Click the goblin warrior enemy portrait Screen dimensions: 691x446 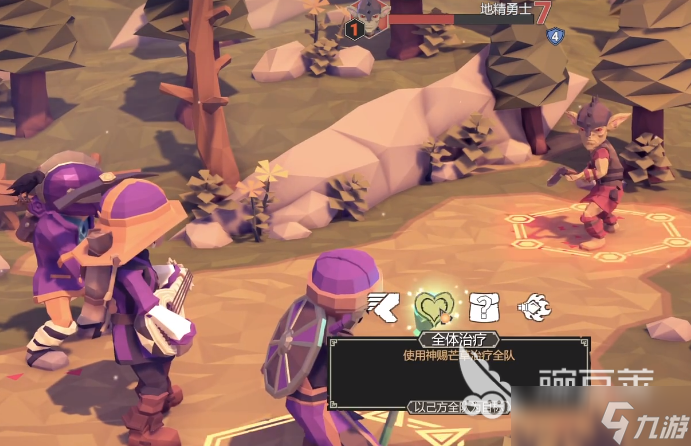pos(370,19)
